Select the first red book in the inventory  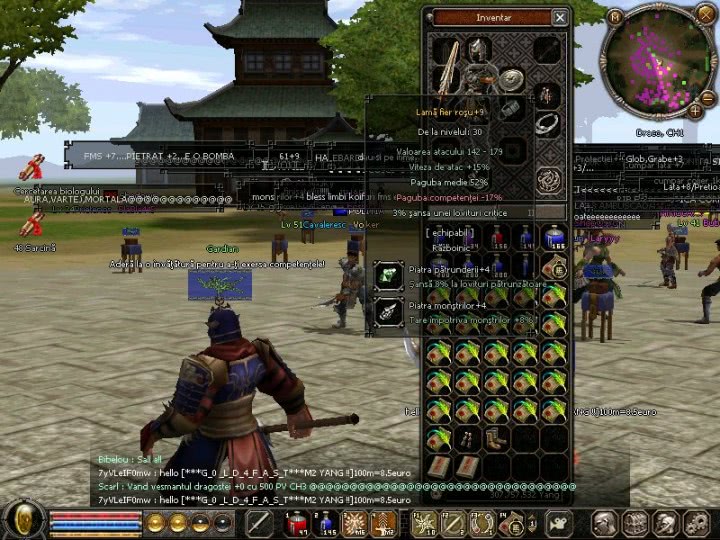click(x=438, y=467)
